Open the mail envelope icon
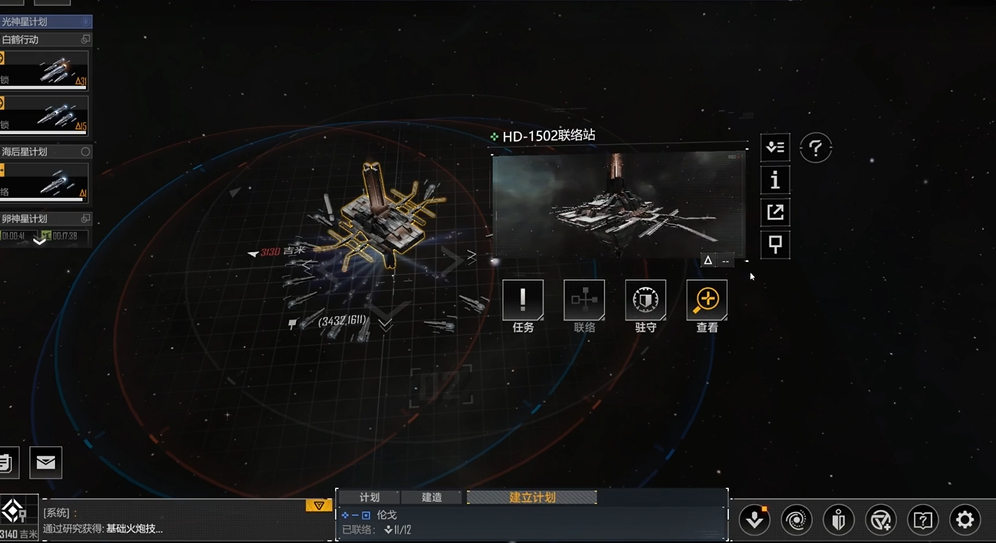The width and height of the screenshot is (996, 543). (46, 462)
